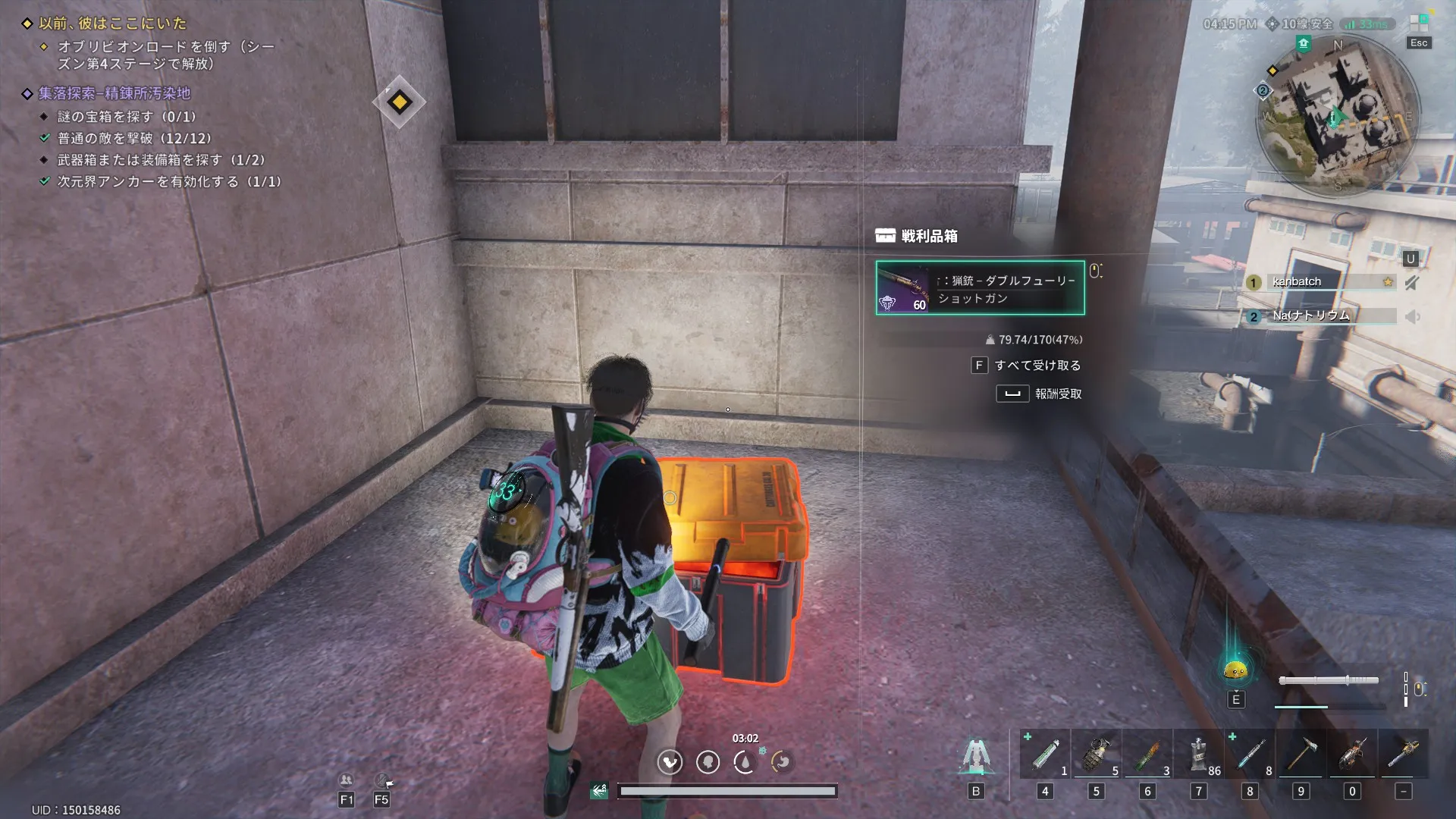Activate the yellow blob deviation icon
The image size is (1456, 819).
pos(1235,670)
